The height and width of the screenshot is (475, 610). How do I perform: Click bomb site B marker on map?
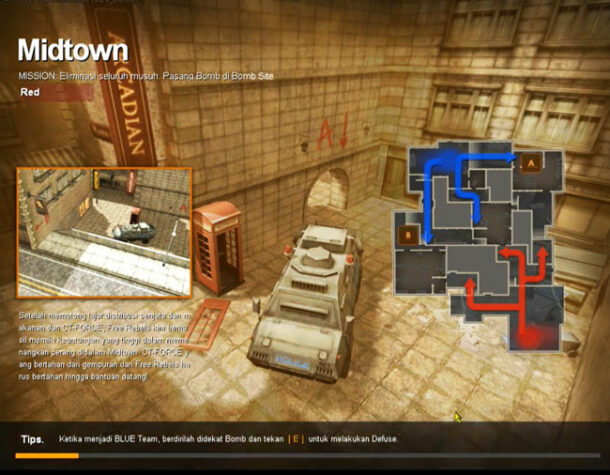tap(408, 236)
